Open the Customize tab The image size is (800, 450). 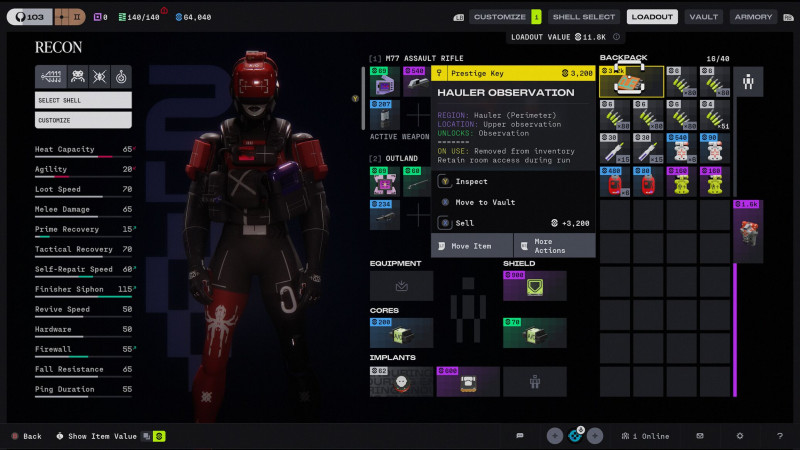(x=499, y=17)
